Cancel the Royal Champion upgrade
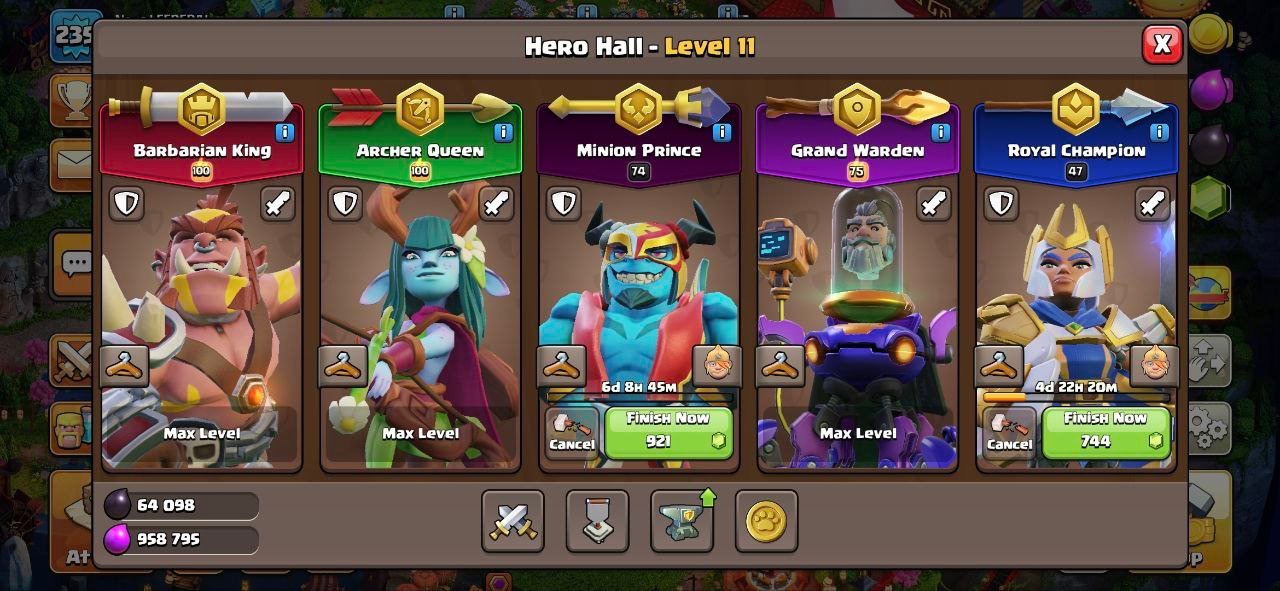The height and width of the screenshot is (591, 1280). (1010, 433)
